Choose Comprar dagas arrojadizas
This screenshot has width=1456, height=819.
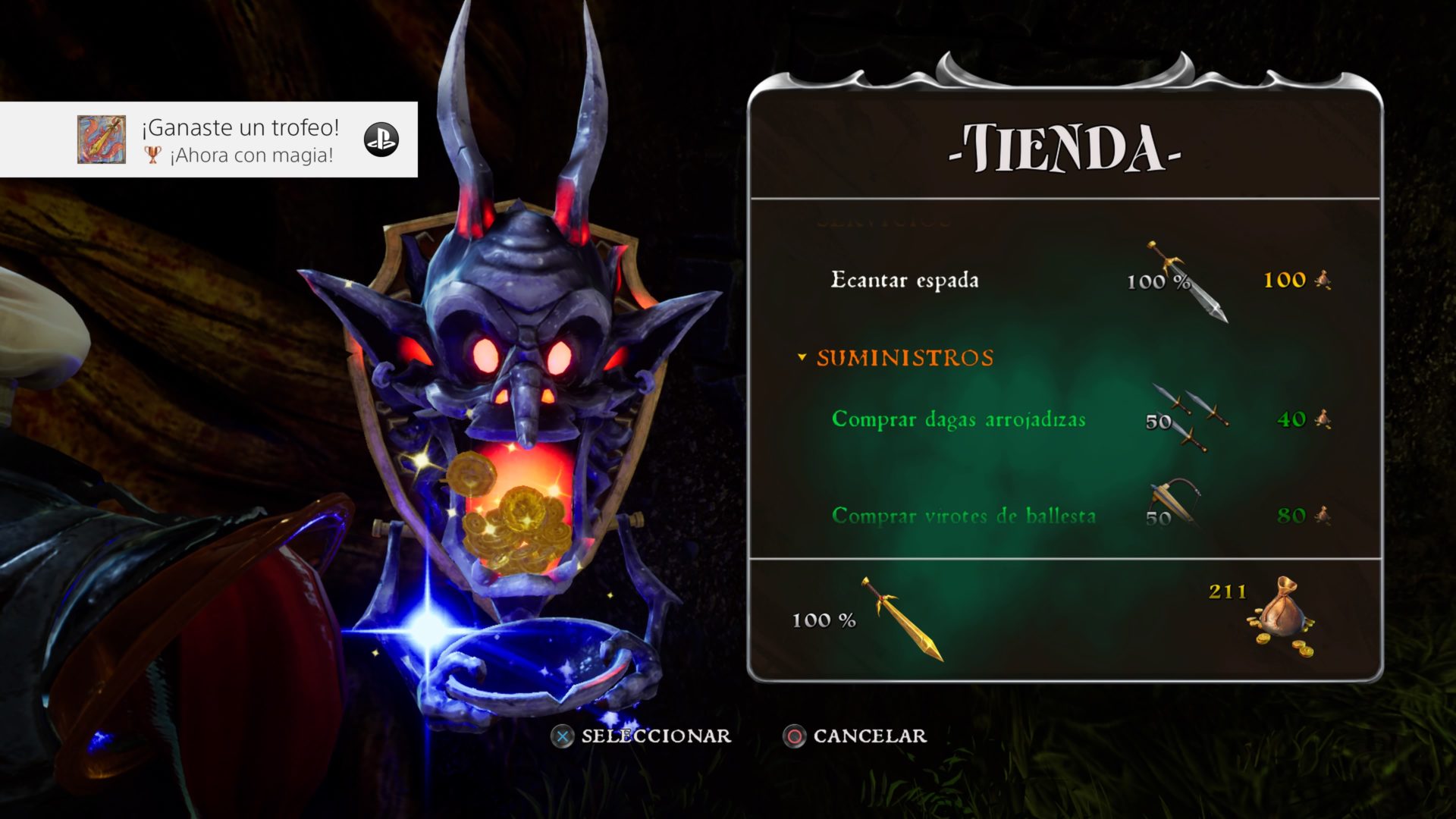(x=959, y=419)
